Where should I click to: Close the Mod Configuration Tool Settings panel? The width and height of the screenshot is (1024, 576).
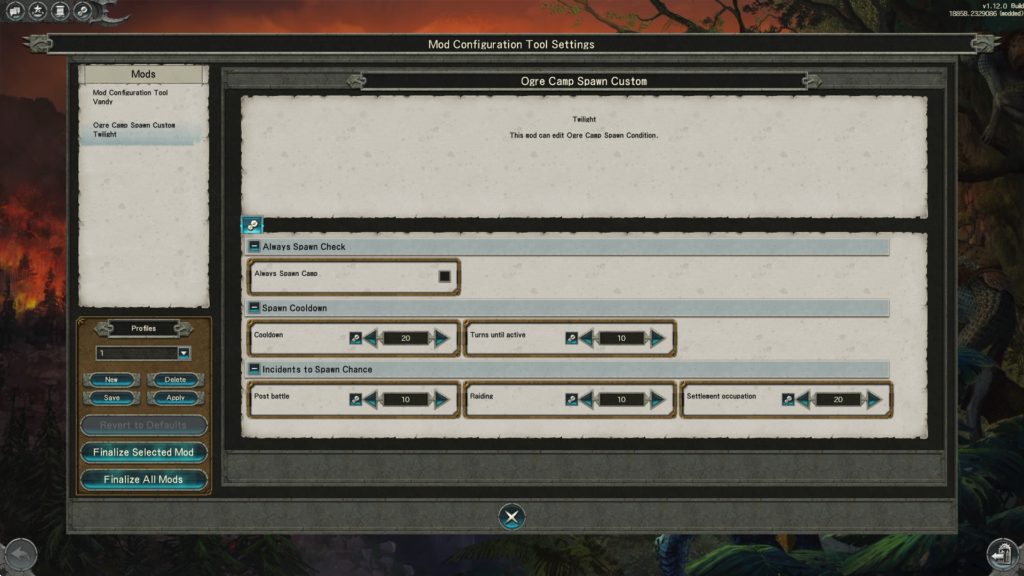click(511, 517)
